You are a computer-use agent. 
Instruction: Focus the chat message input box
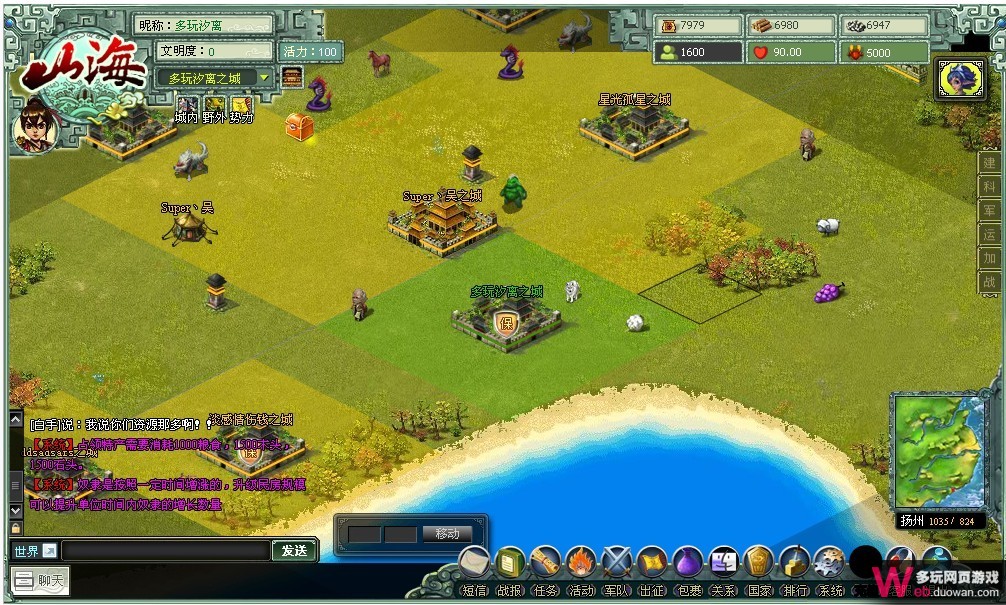[166, 551]
